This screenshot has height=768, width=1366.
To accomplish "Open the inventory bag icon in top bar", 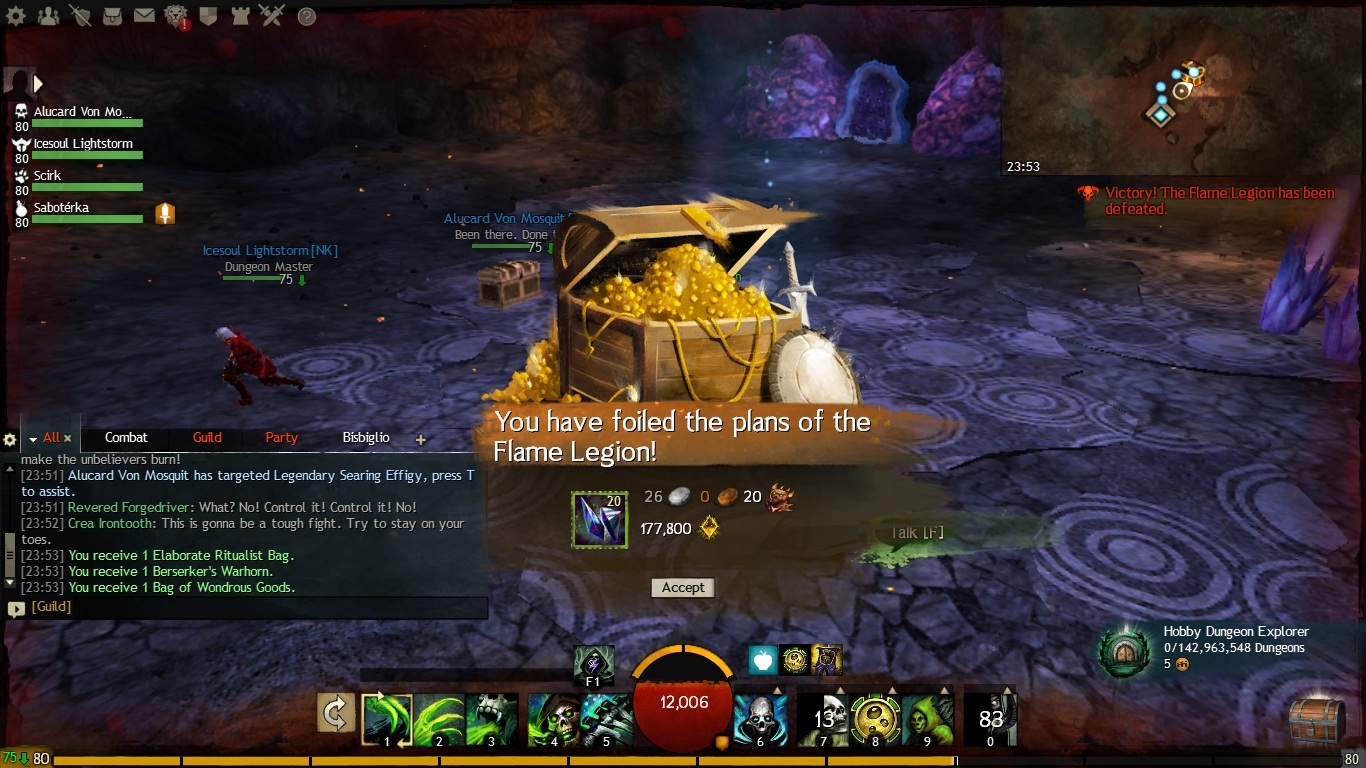I will [x=112, y=16].
